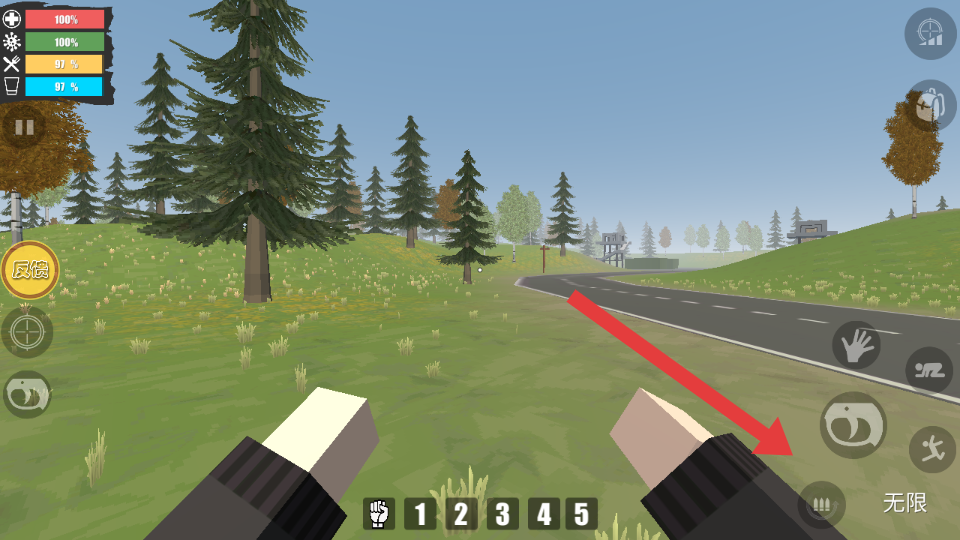Jump using the leaping figure button
The width and height of the screenshot is (960, 540).
(932, 449)
